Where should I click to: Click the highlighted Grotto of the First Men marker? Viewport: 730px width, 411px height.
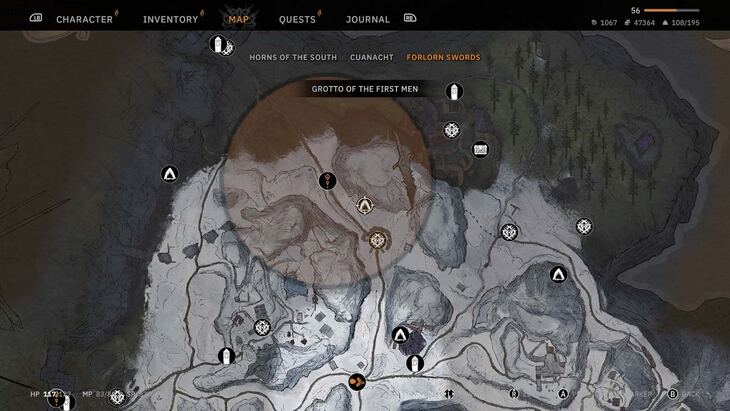tap(377, 238)
